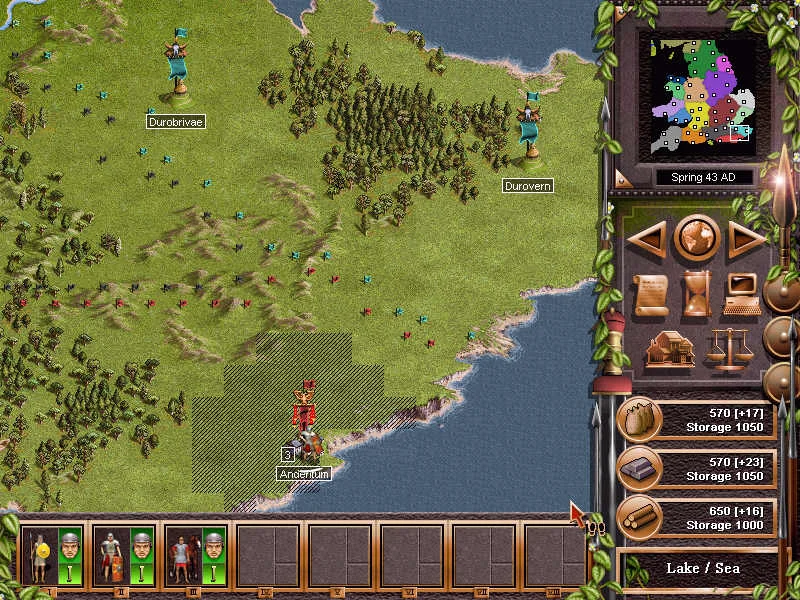Click the grain sack food resource icon

637,420
